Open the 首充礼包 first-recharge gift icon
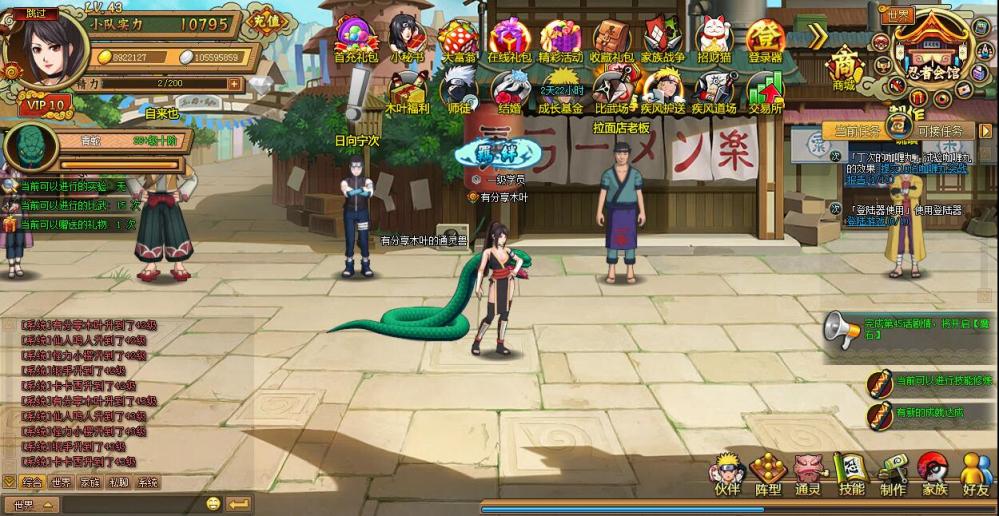 click(x=355, y=38)
